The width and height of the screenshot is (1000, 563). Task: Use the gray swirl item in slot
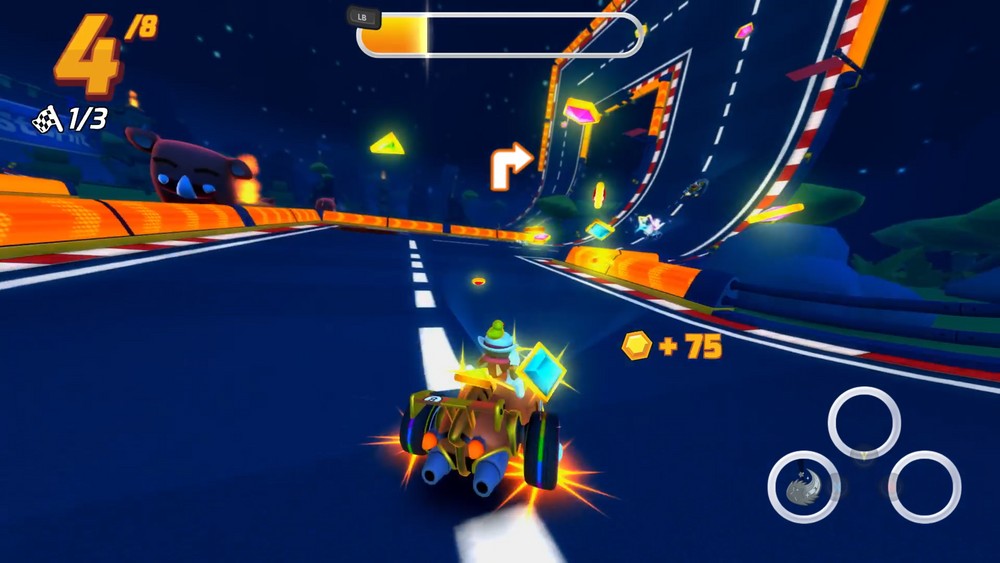tap(803, 487)
